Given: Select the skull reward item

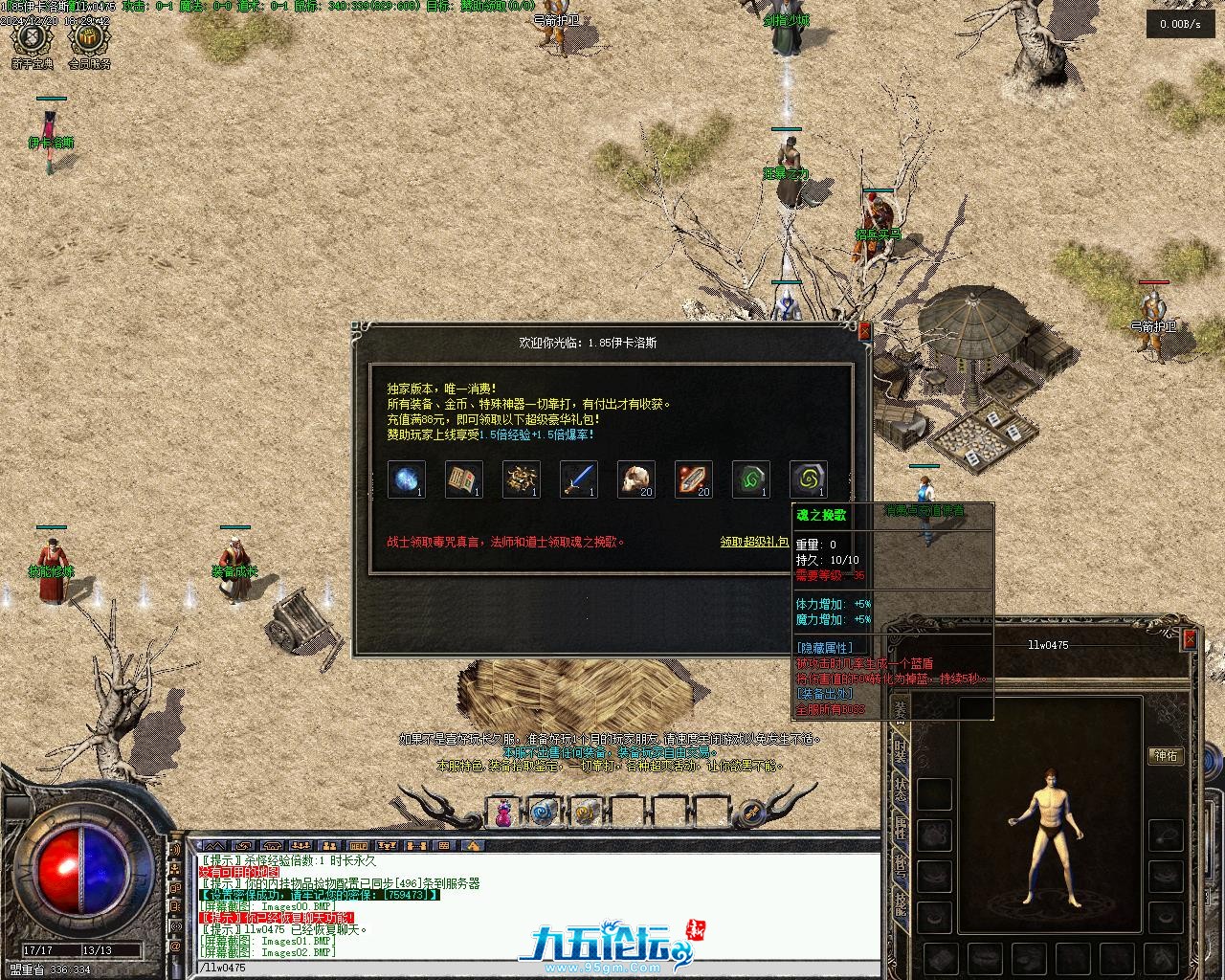Looking at the screenshot, I should tap(635, 479).
